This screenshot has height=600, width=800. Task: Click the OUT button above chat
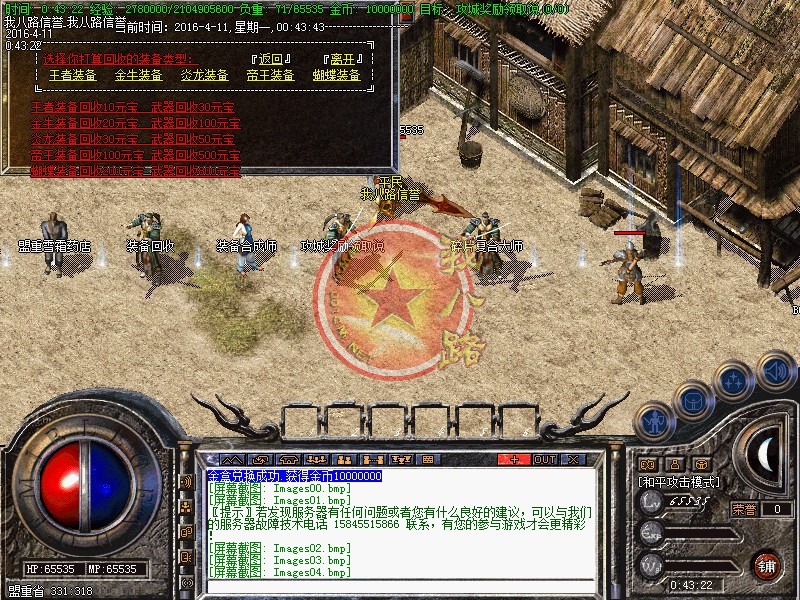coord(544,459)
